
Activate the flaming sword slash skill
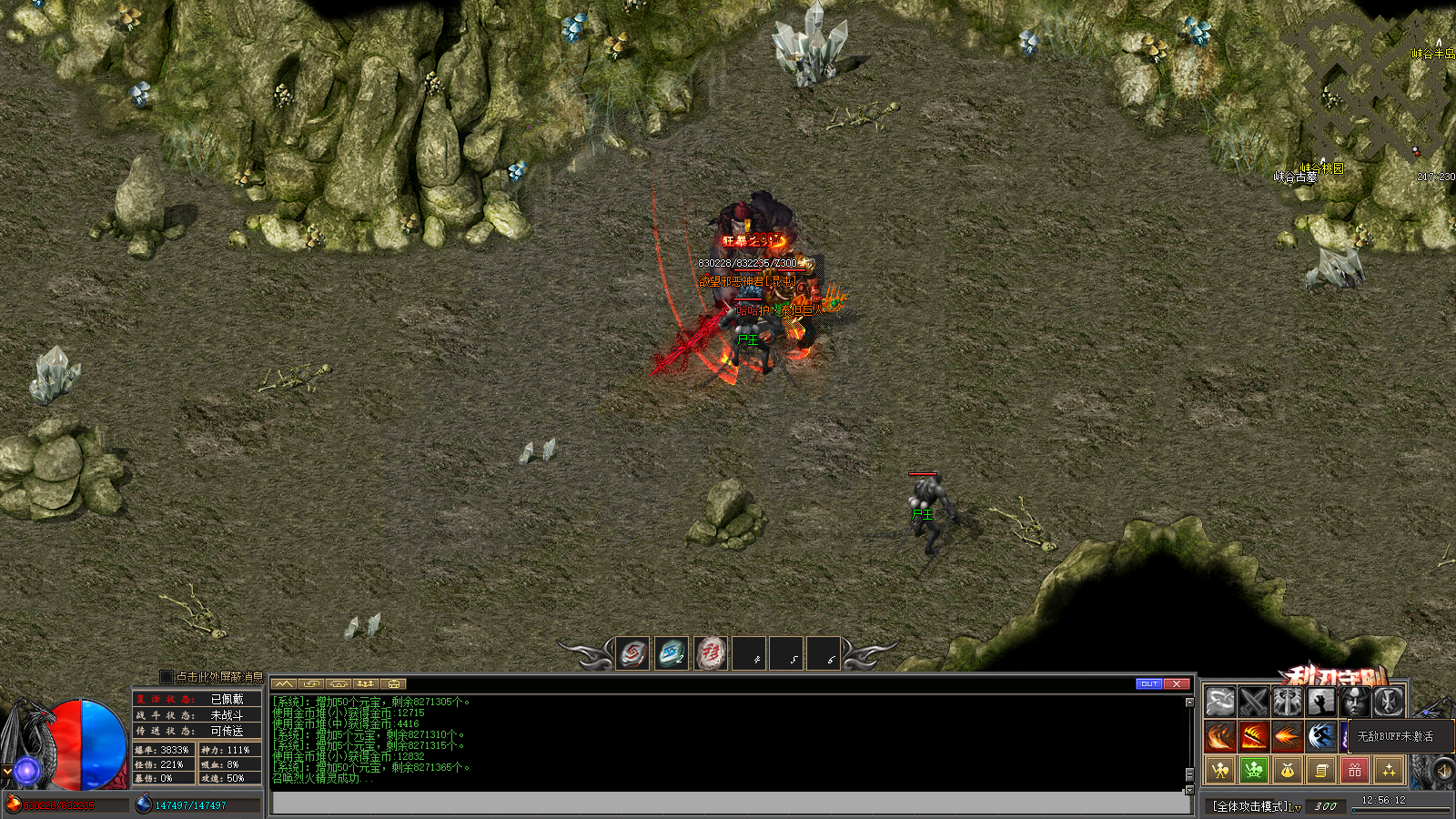coord(1254,736)
